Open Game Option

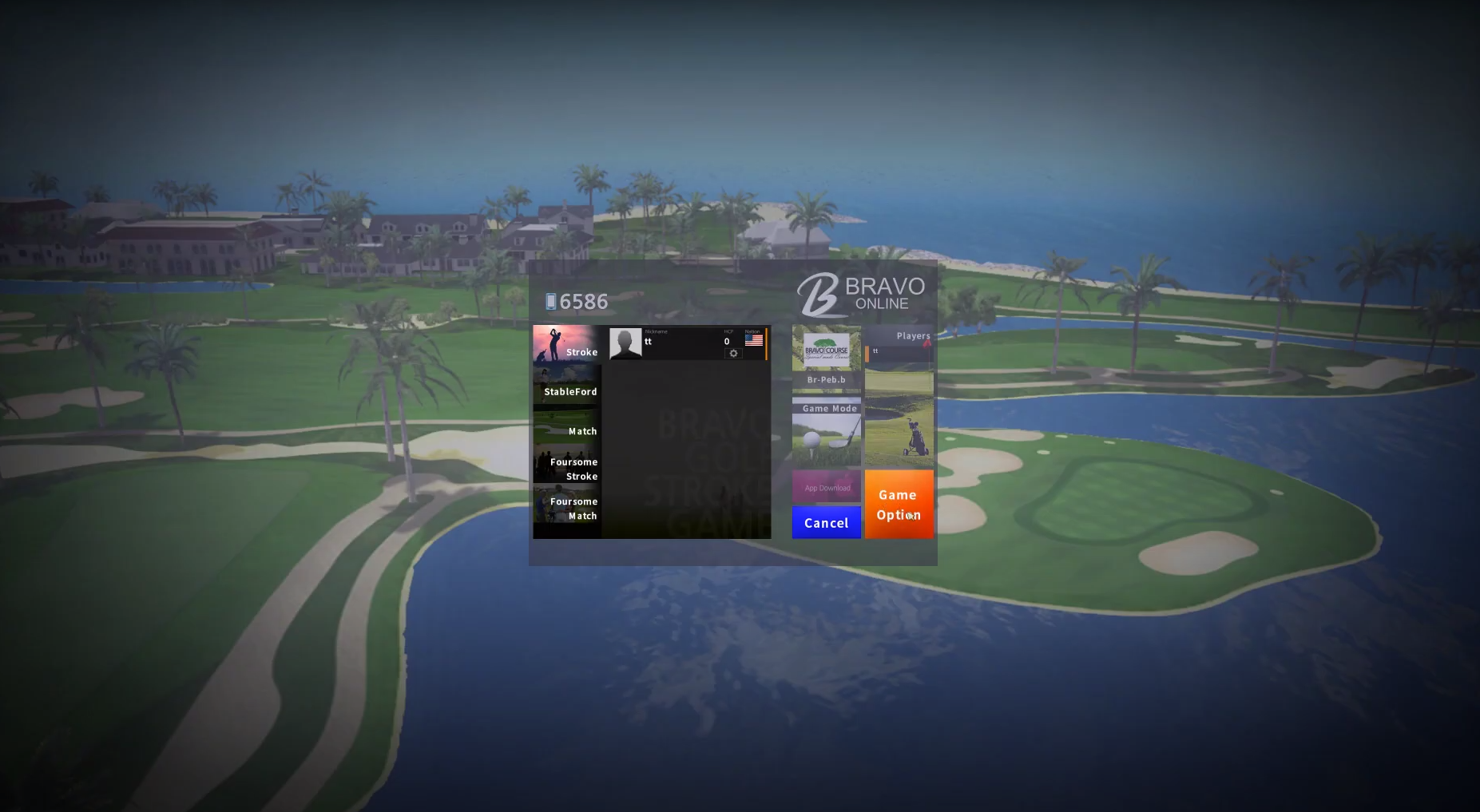point(899,505)
